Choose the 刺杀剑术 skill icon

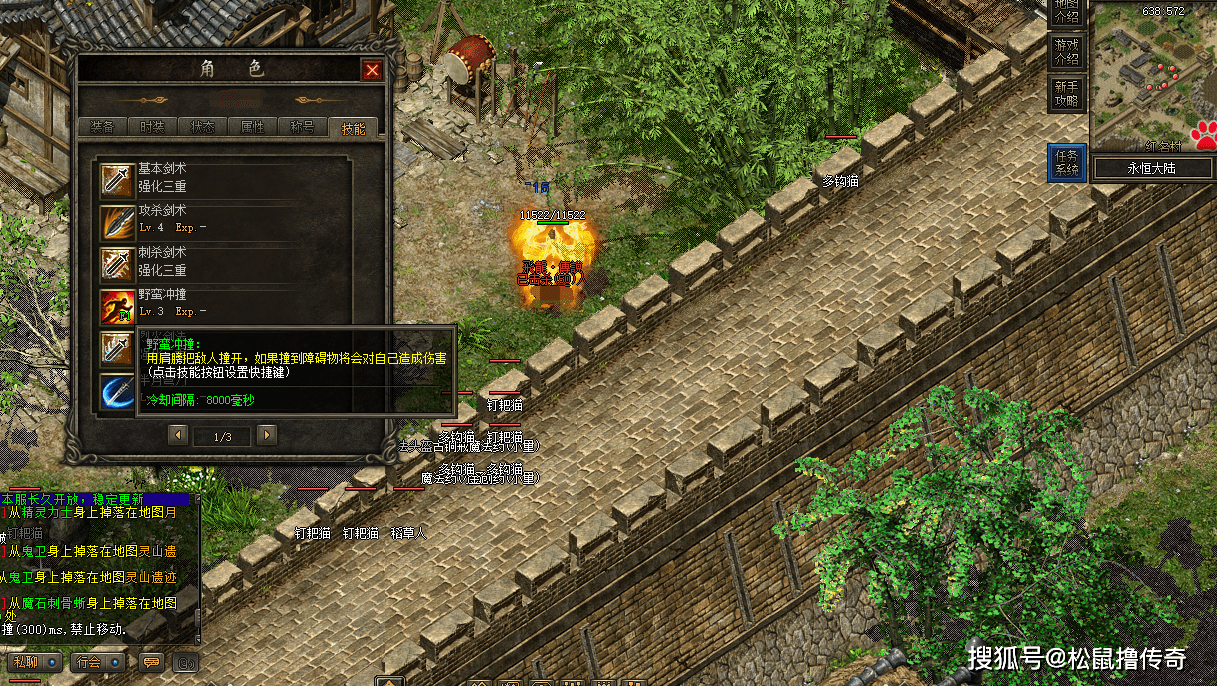pos(117,264)
